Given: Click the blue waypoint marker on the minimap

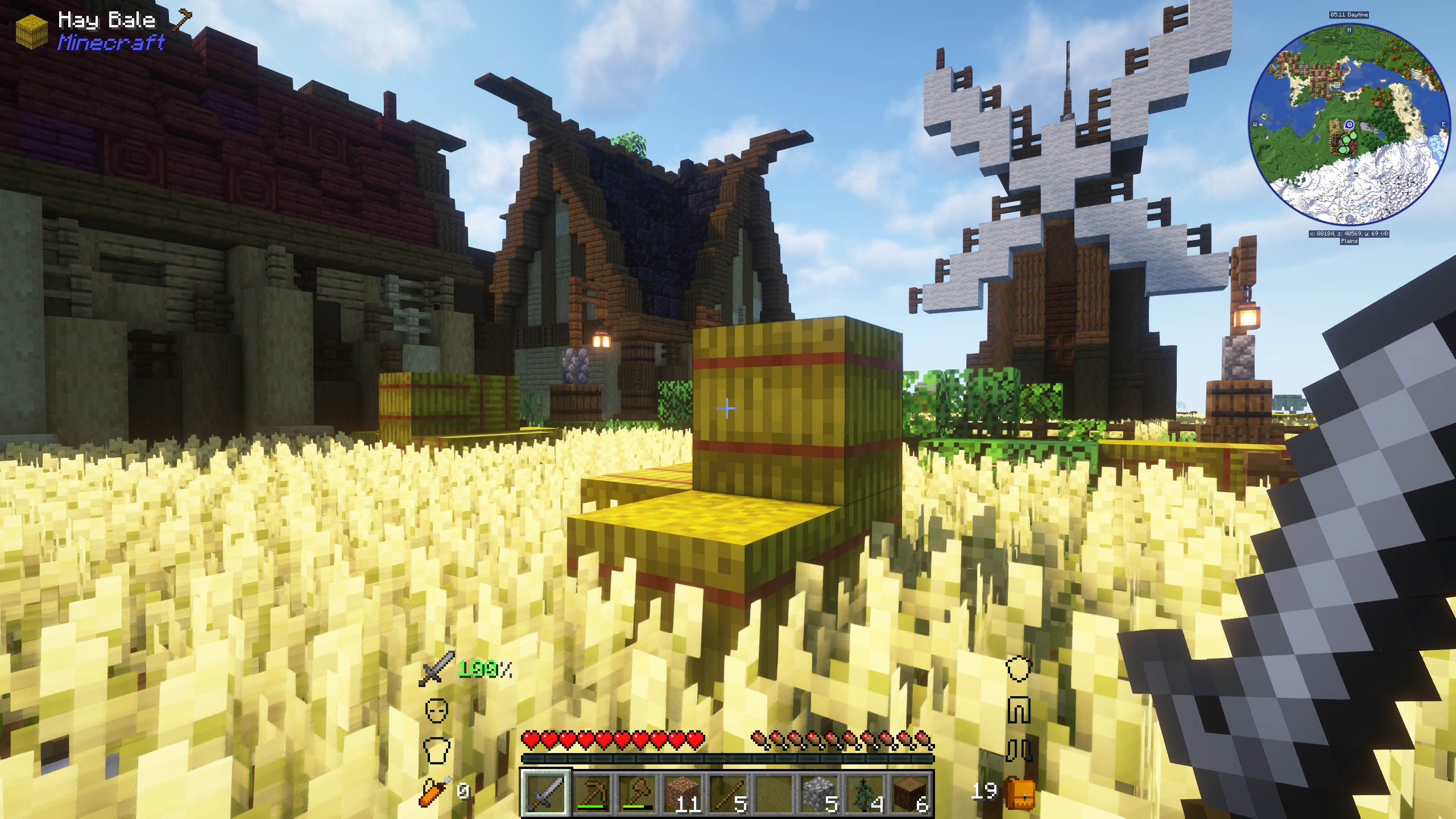Looking at the screenshot, I should [1349, 125].
